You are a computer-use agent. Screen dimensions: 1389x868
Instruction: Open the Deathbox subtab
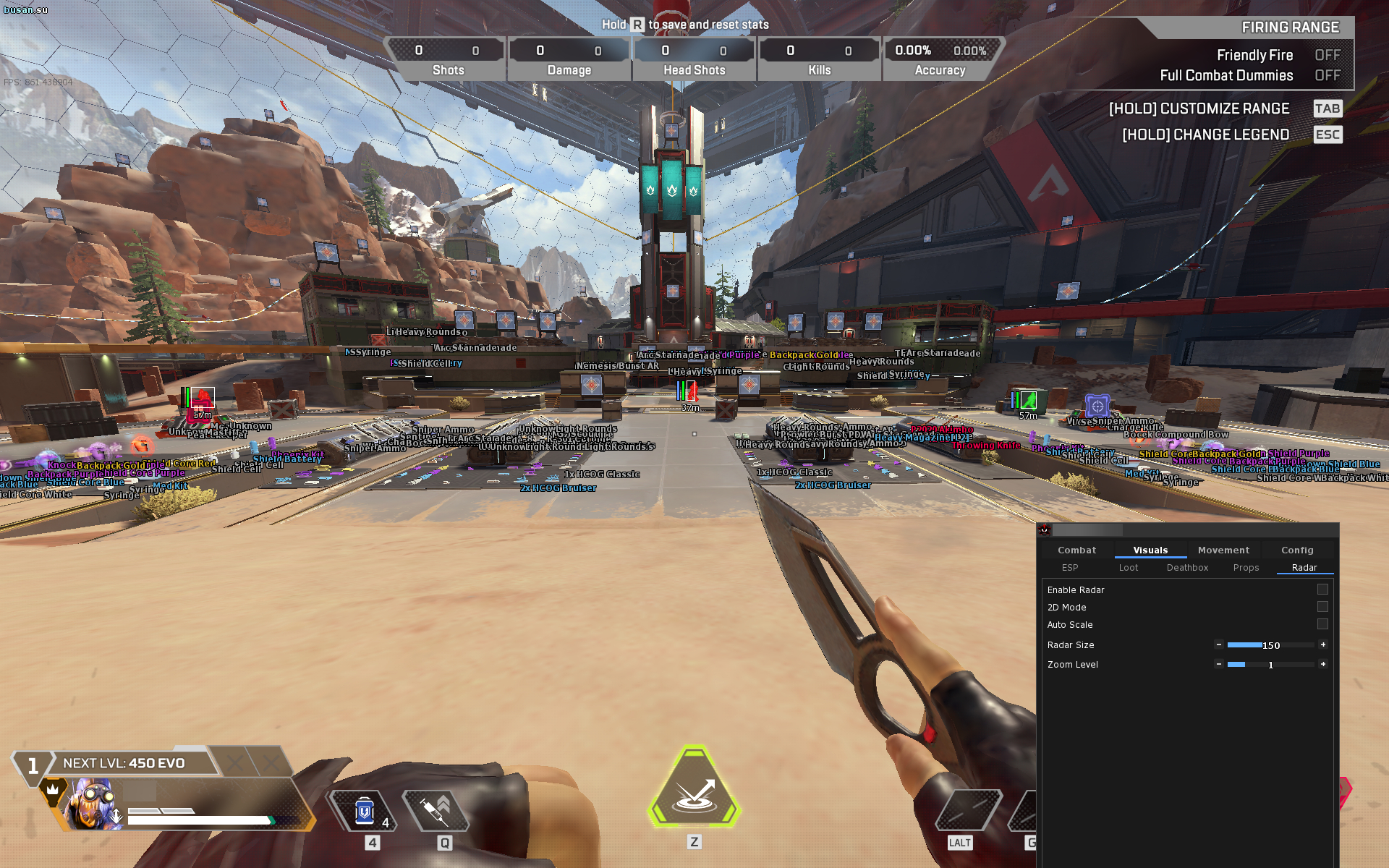pyautogui.click(x=1187, y=568)
